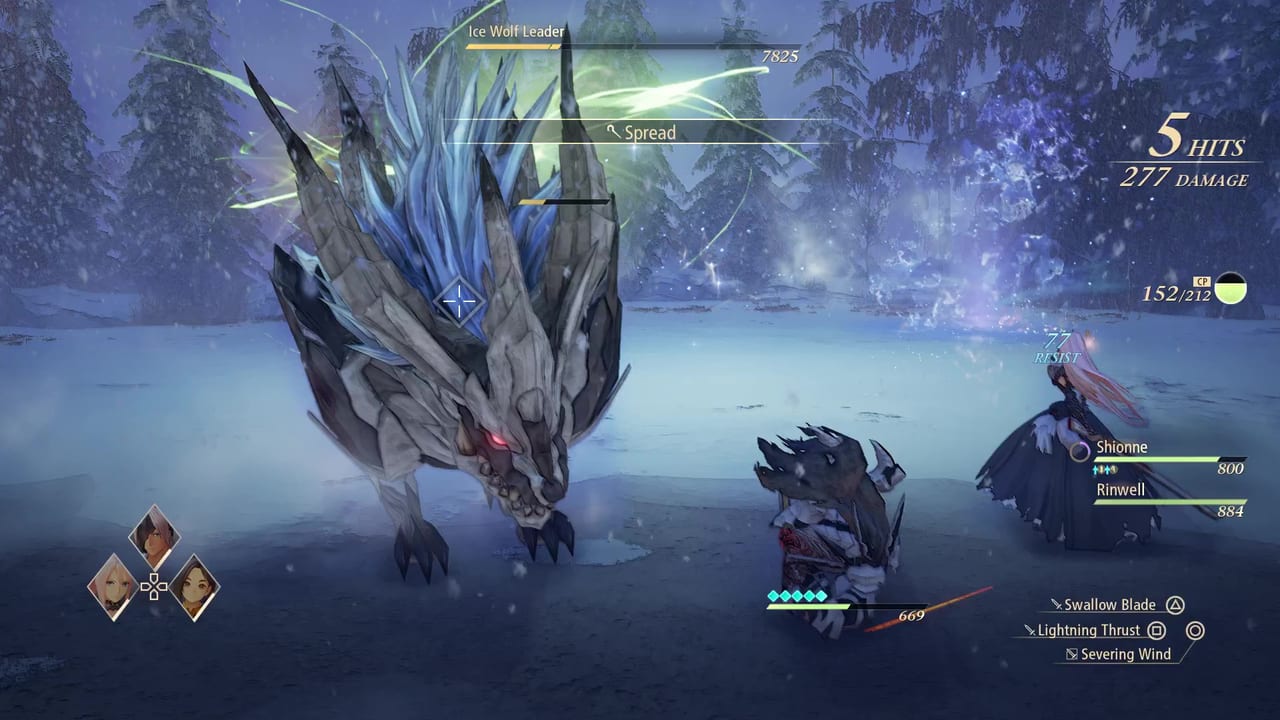1280x720 pixels.
Task: Click the Square button prompt next to Lightning Thrust
Action: pos(1156,630)
